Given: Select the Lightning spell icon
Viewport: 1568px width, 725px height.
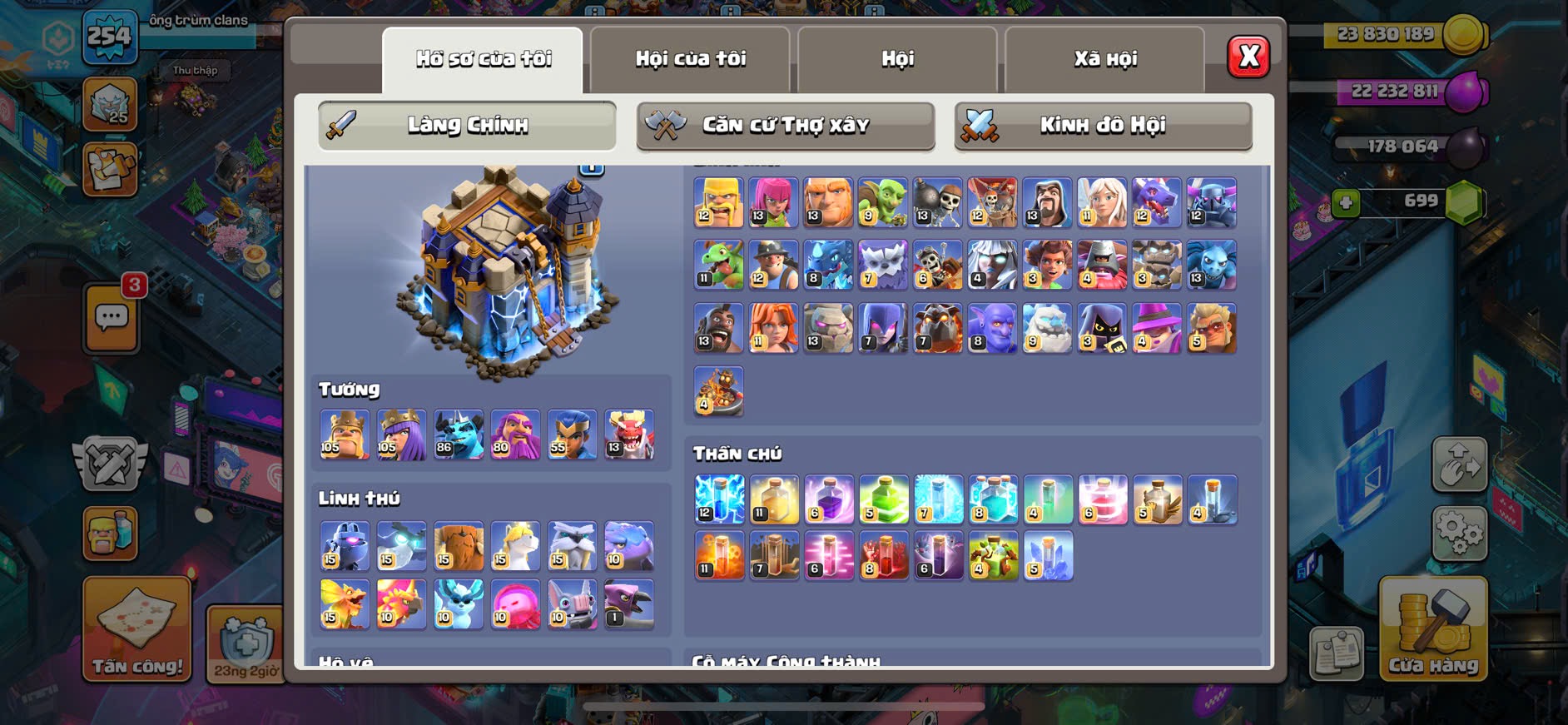Looking at the screenshot, I should (719, 499).
